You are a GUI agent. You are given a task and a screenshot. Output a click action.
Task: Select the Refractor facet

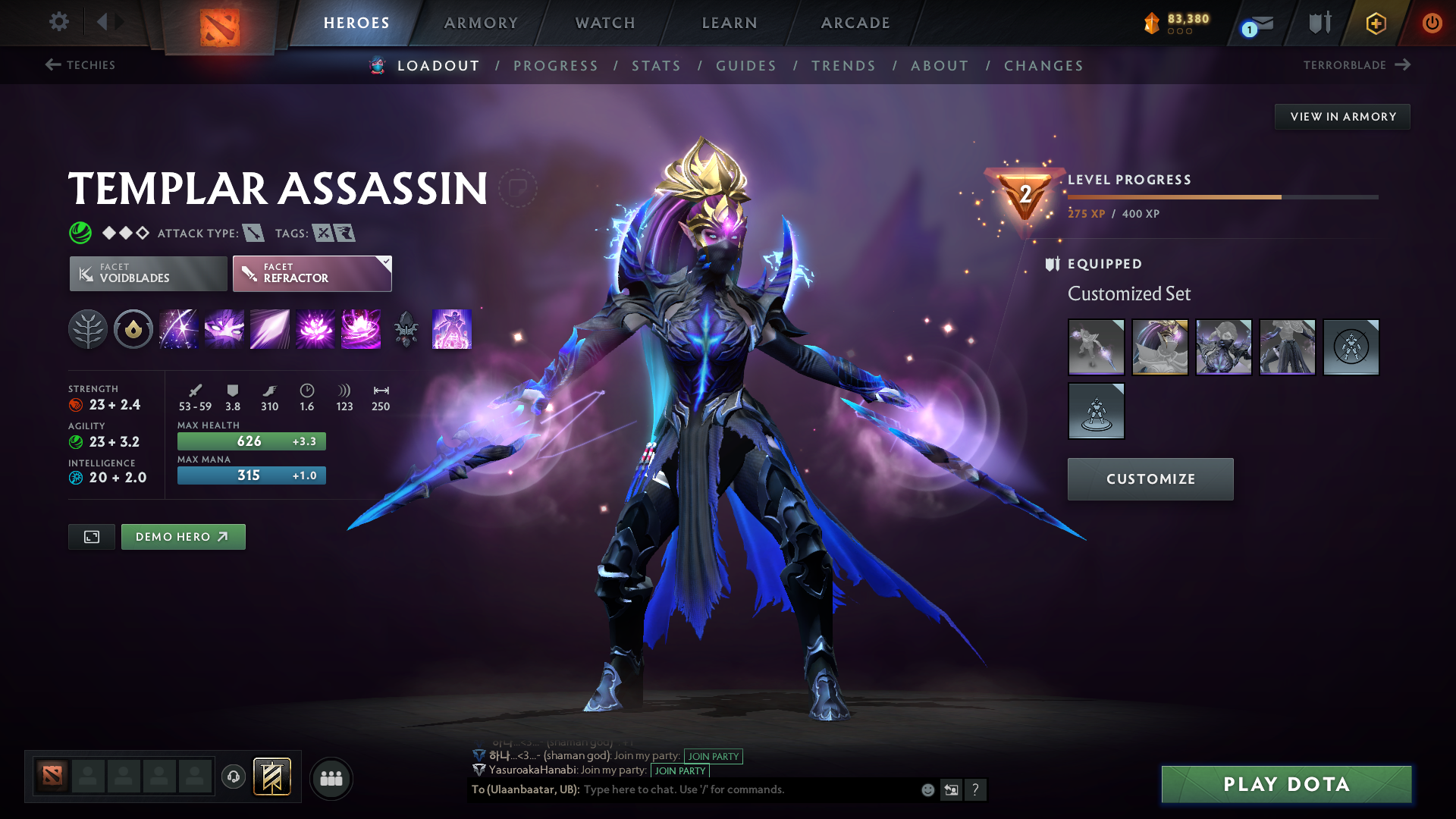pyautogui.click(x=312, y=273)
